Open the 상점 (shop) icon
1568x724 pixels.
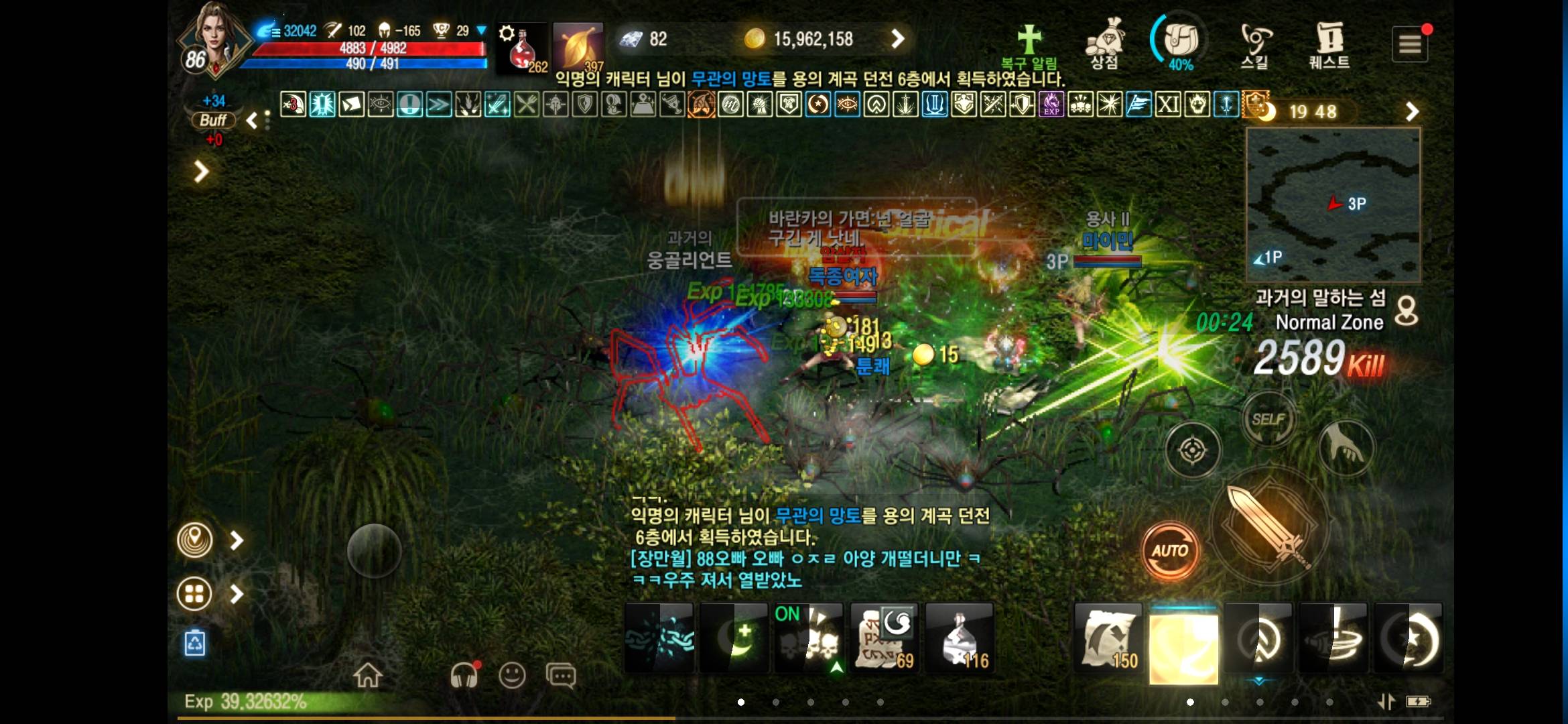1106,42
